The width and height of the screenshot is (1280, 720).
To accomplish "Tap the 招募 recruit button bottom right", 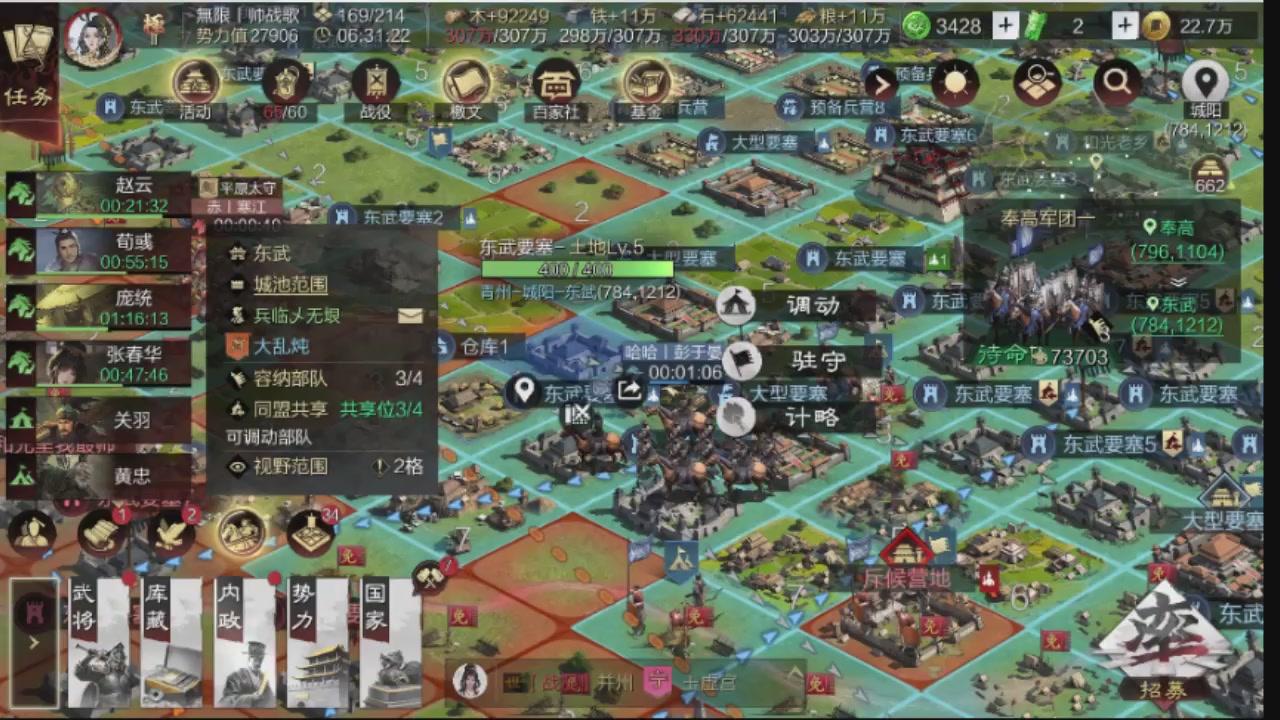I will 1162,688.
